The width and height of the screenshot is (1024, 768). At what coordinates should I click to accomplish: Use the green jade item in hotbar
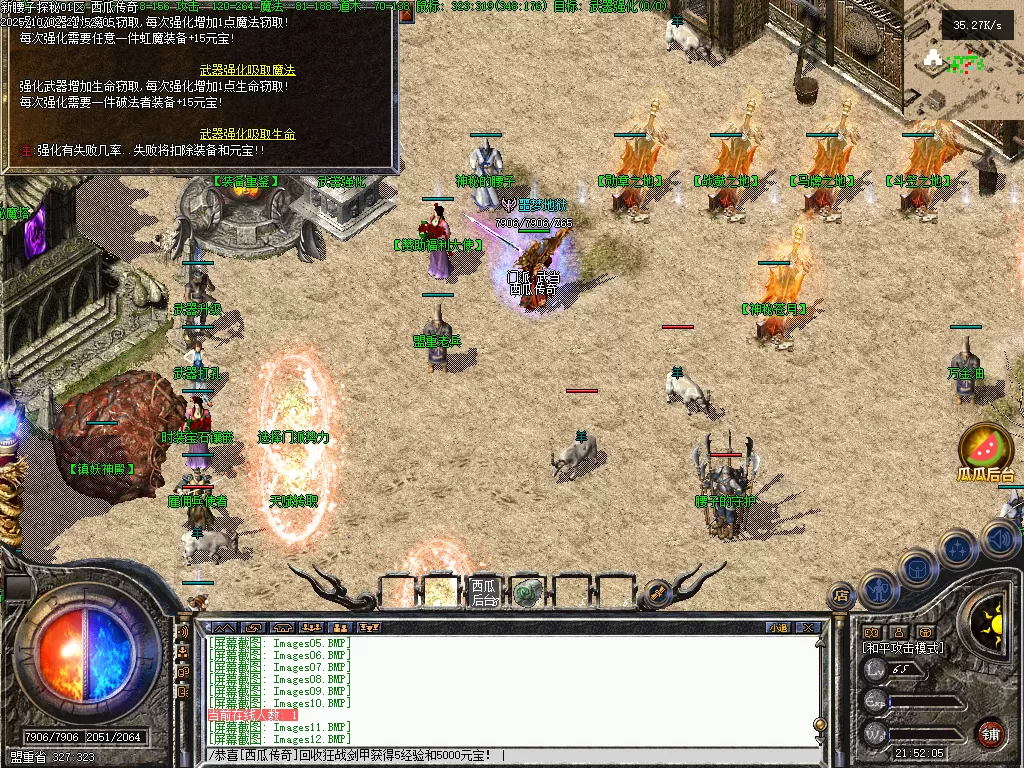[528, 592]
